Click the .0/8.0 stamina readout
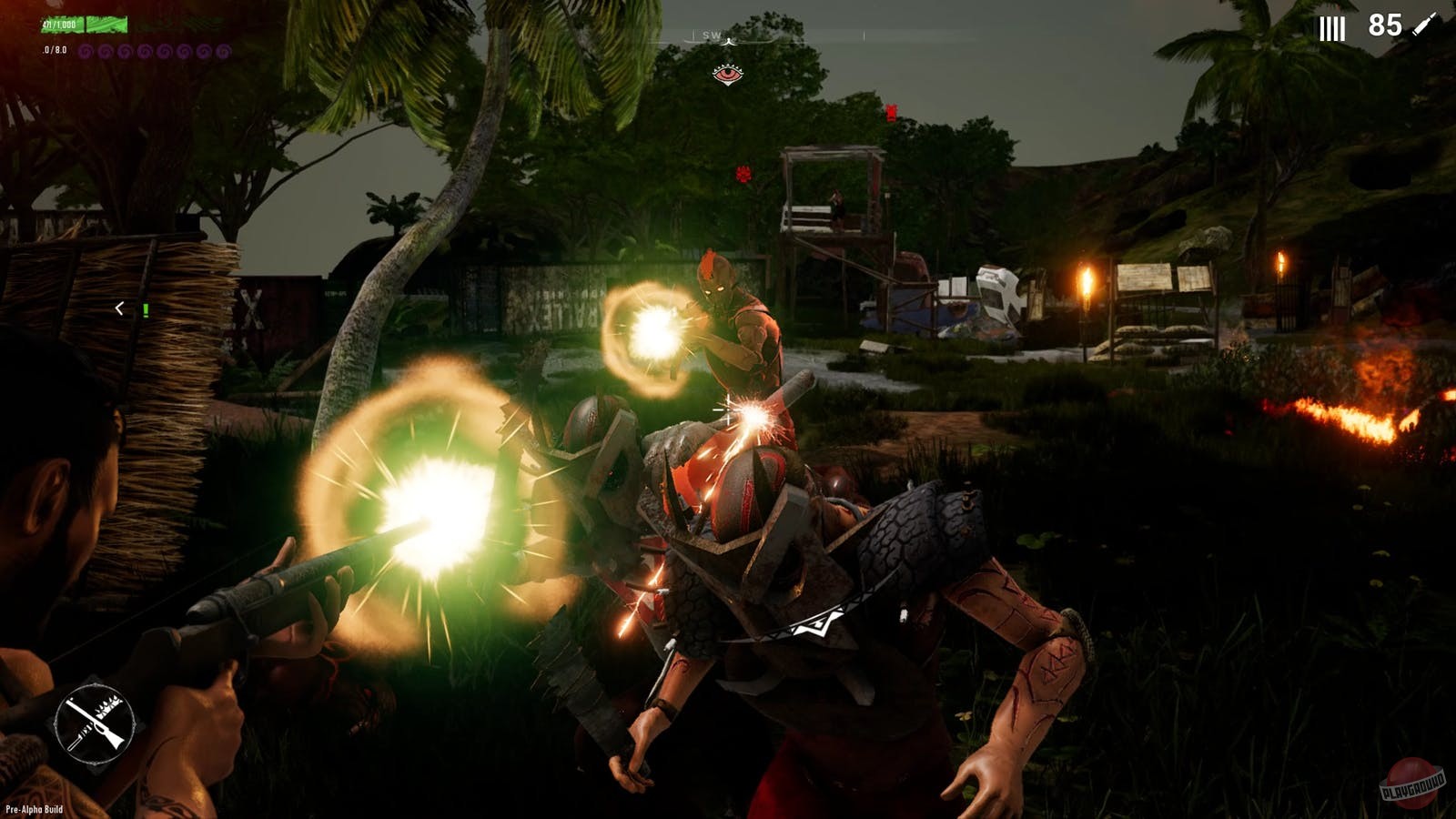1456x819 pixels. point(53,49)
